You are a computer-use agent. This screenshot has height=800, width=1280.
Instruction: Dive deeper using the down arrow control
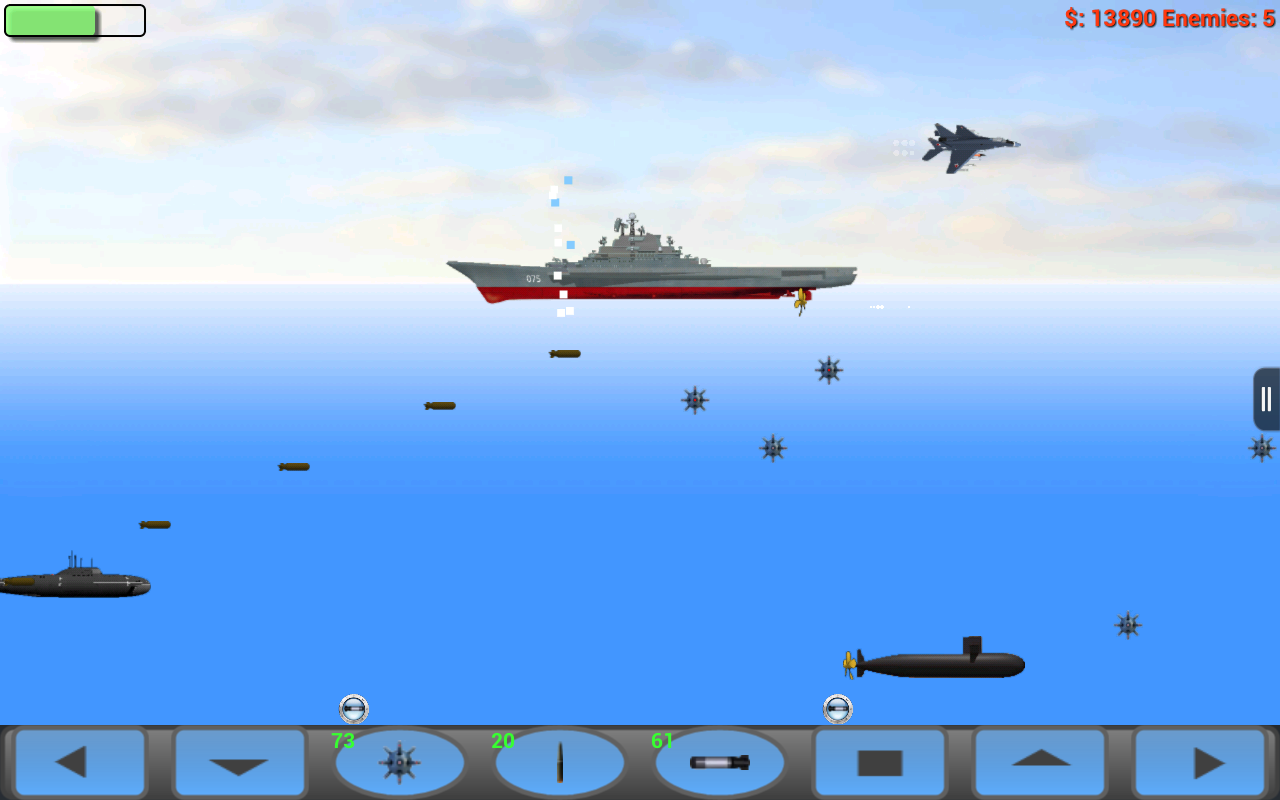point(239,762)
